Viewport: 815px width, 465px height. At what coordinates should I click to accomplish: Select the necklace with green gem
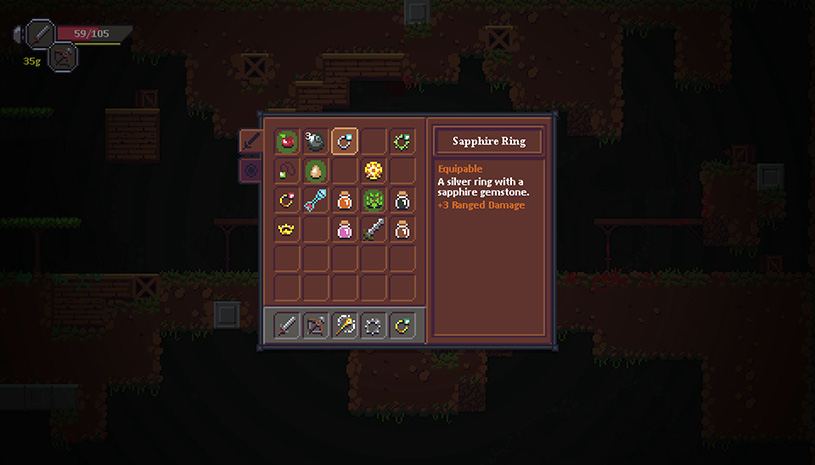click(287, 170)
